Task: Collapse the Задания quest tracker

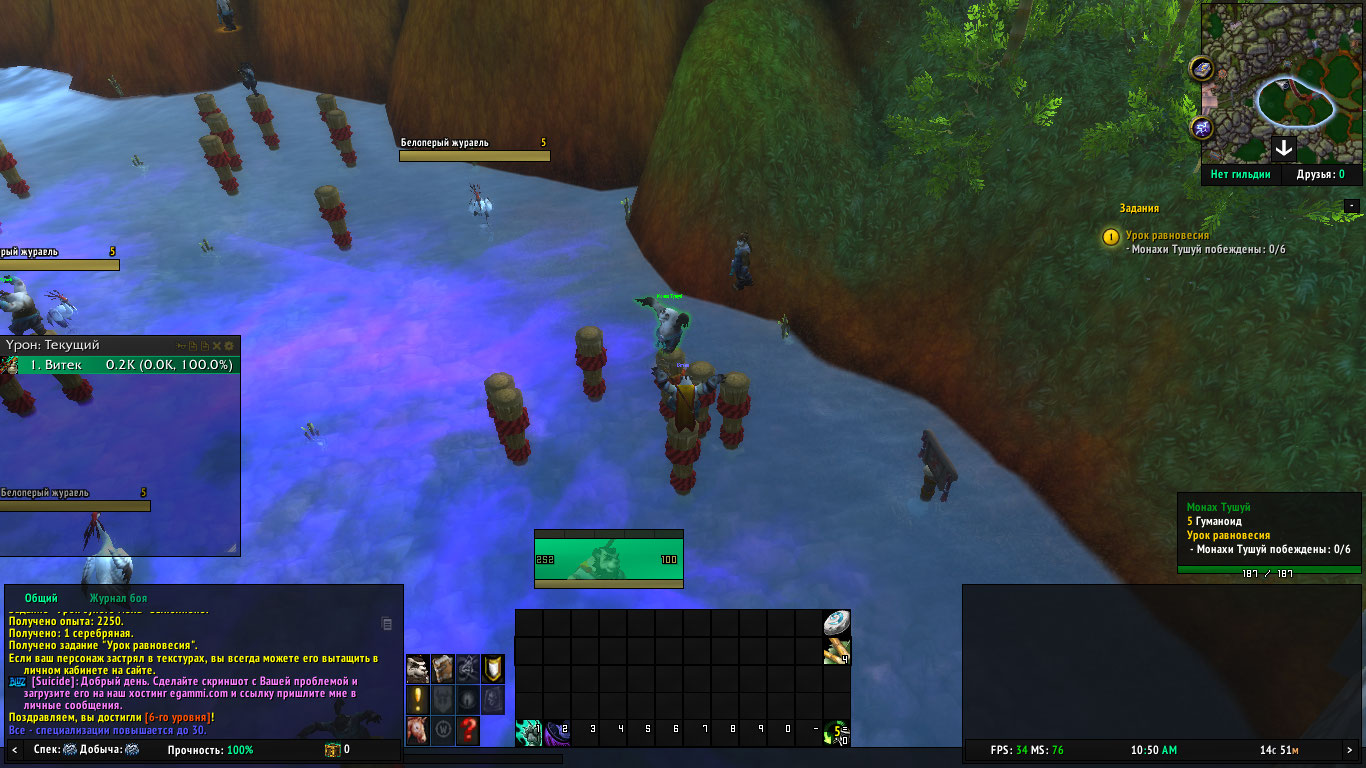Action: click(1352, 206)
